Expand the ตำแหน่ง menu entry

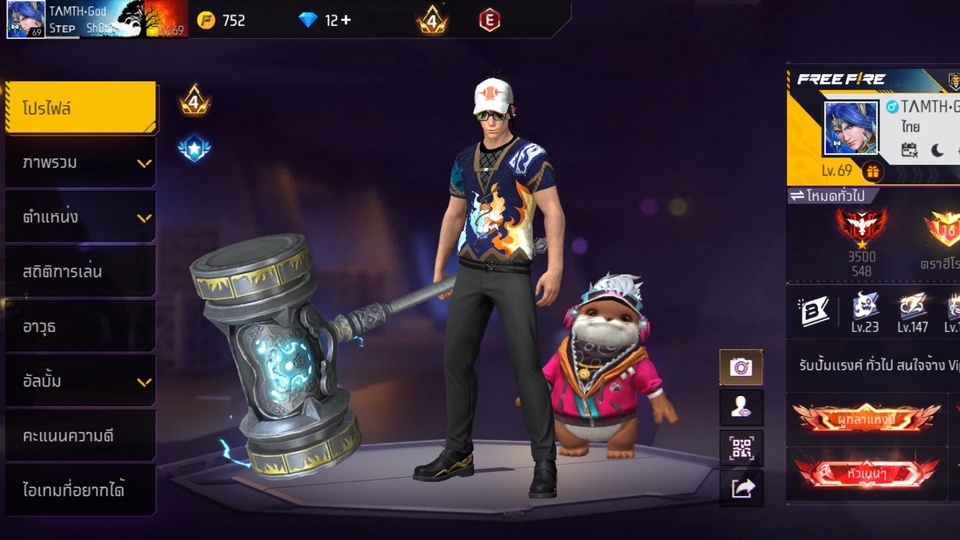pos(80,217)
